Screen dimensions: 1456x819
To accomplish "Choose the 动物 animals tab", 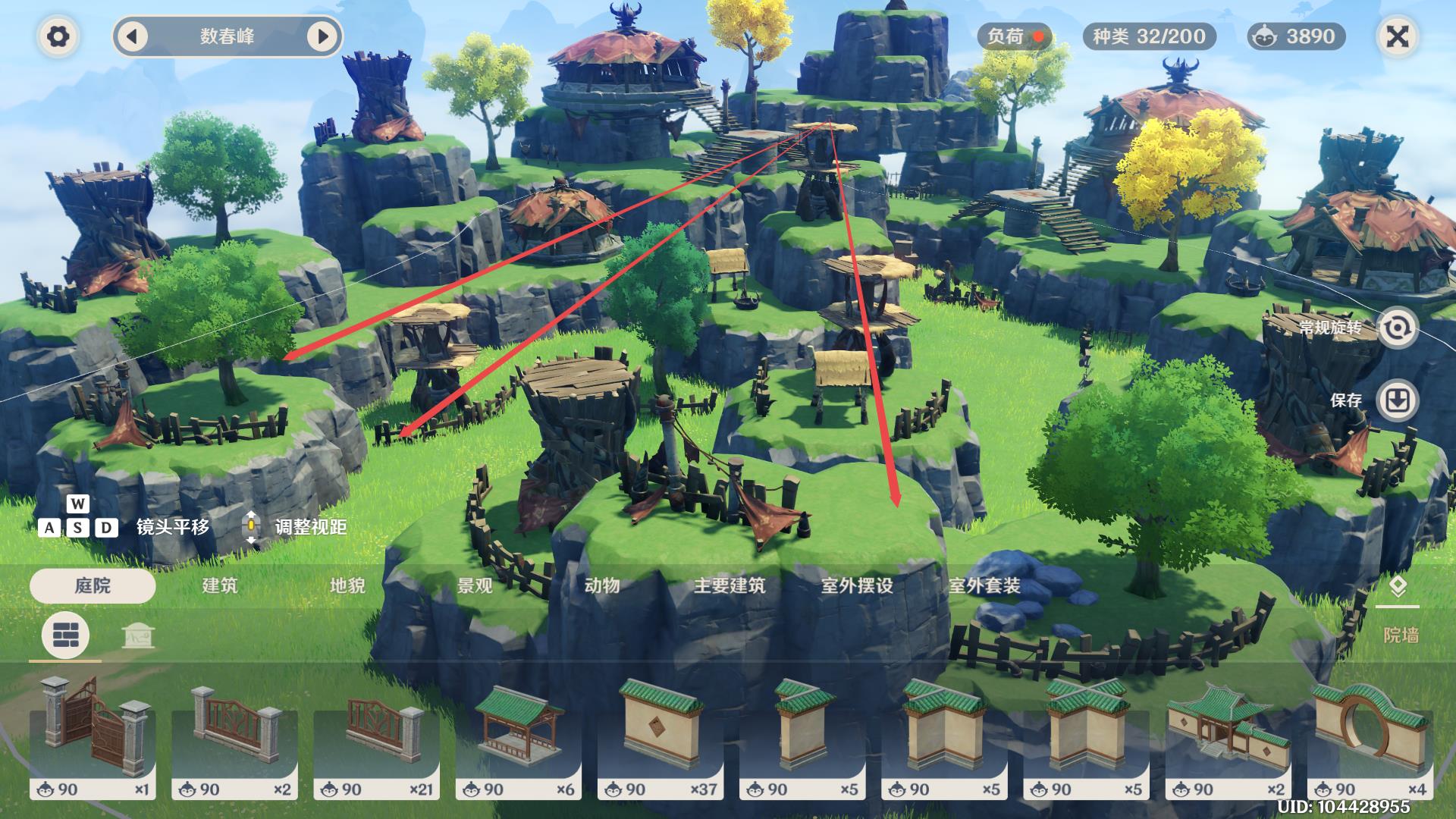I will click(x=602, y=585).
